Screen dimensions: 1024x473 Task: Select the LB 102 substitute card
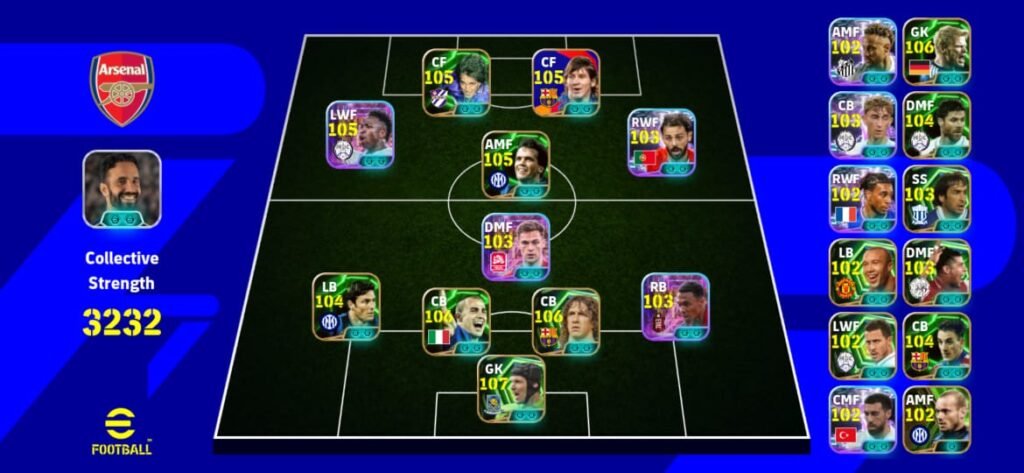click(862, 272)
